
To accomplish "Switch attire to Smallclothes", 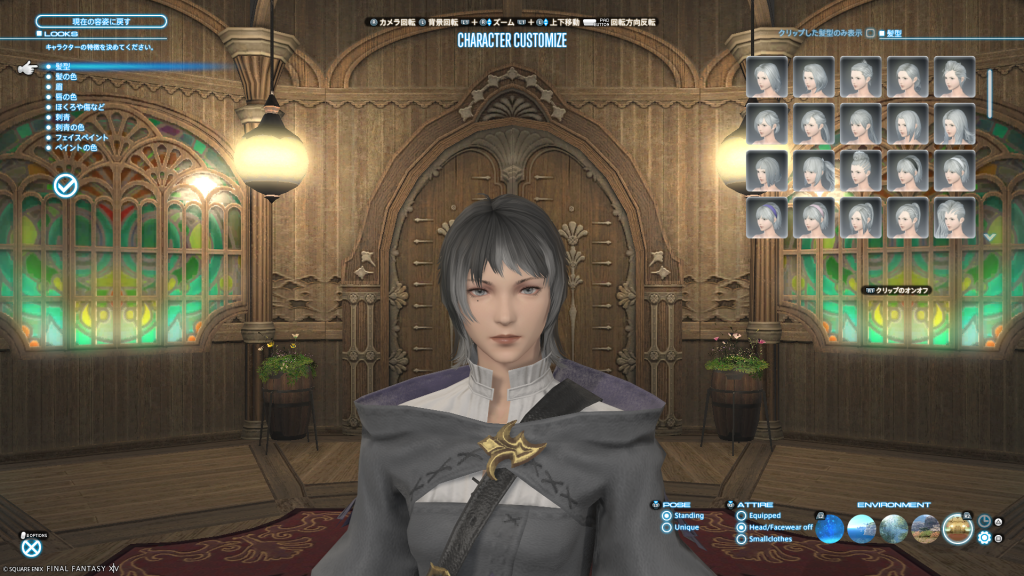I will coord(741,539).
